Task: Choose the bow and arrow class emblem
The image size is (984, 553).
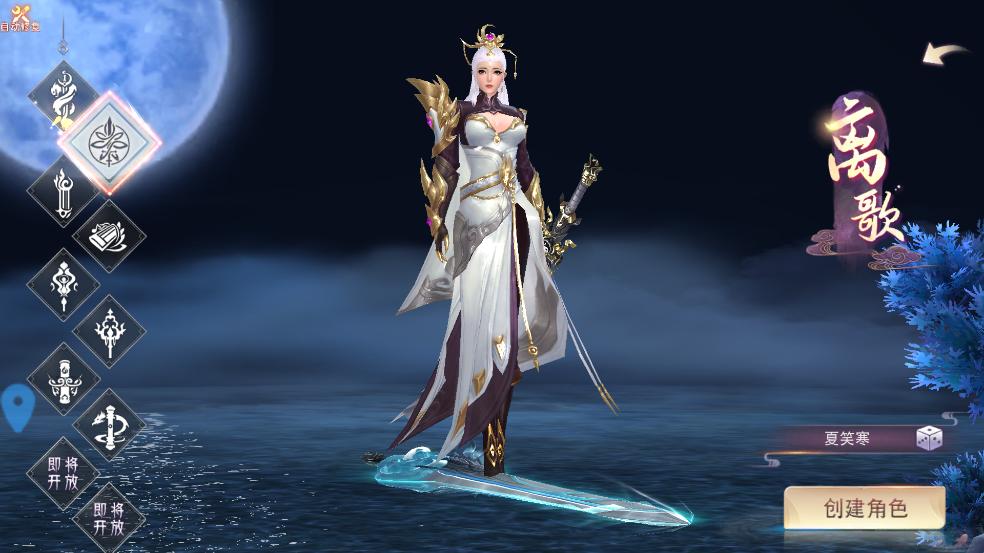Action: coord(109,425)
